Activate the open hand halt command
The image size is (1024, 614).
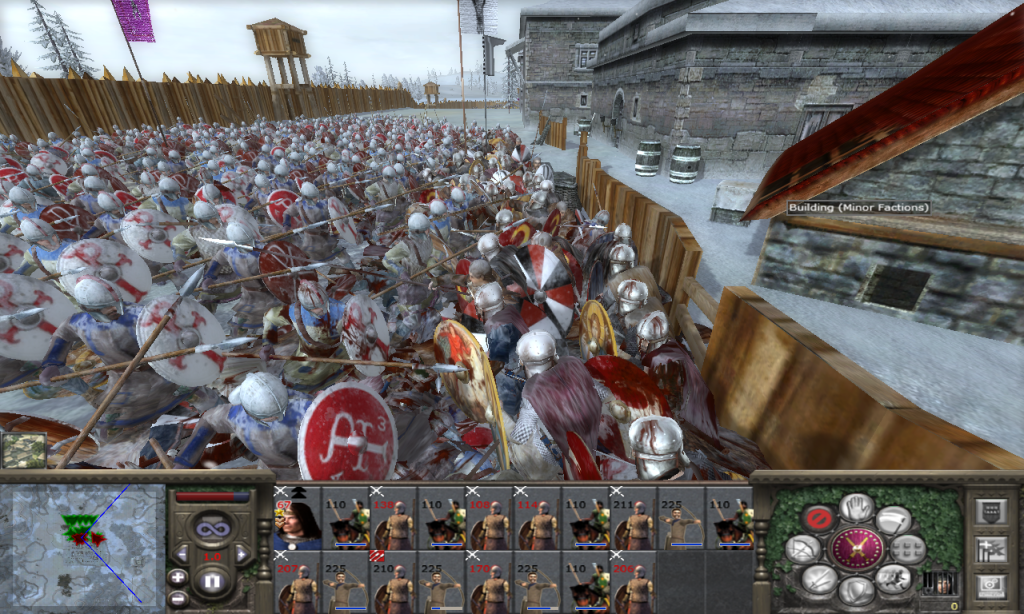point(856,507)
